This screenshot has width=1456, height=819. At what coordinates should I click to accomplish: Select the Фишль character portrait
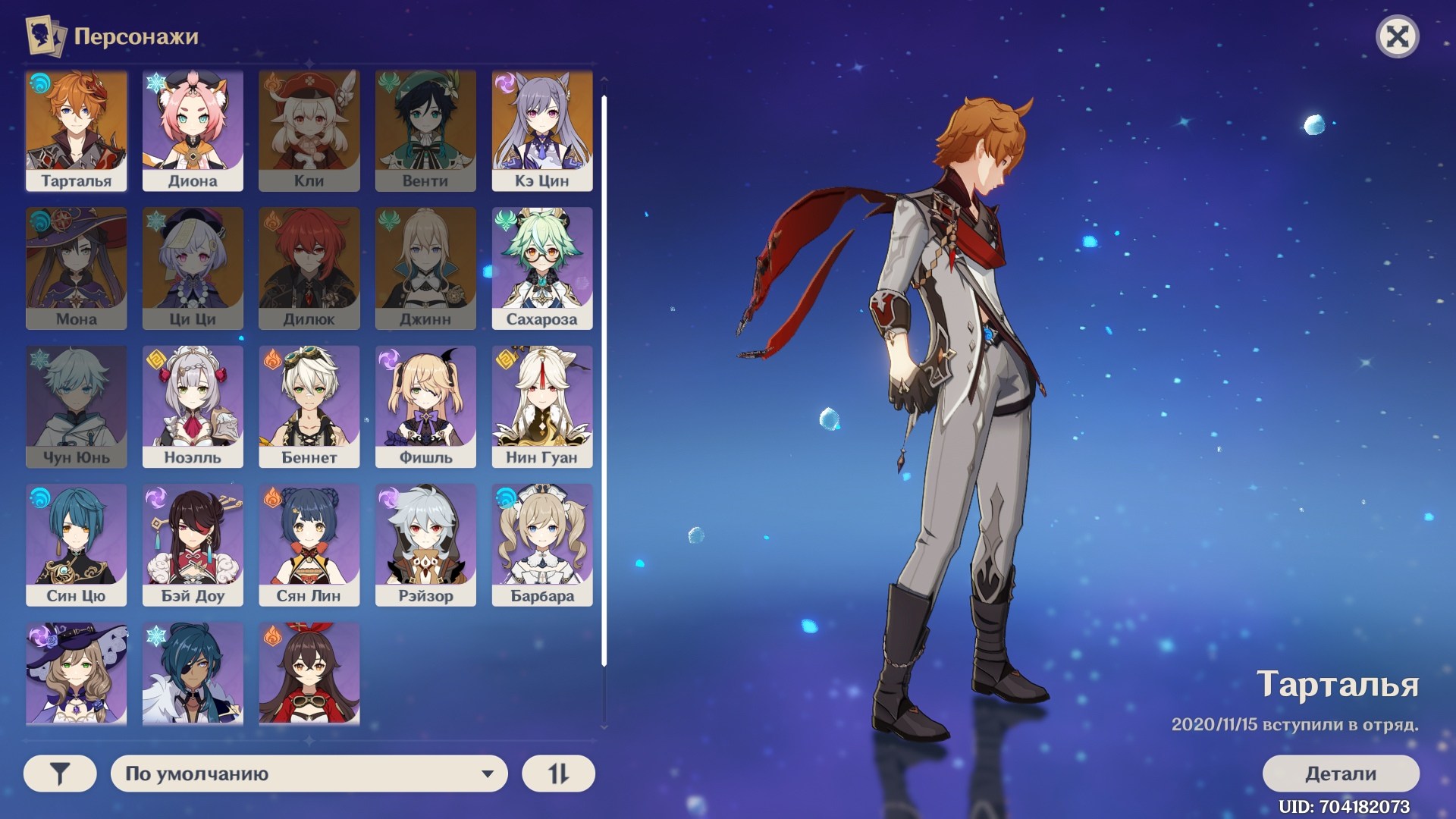click(425, 406)
